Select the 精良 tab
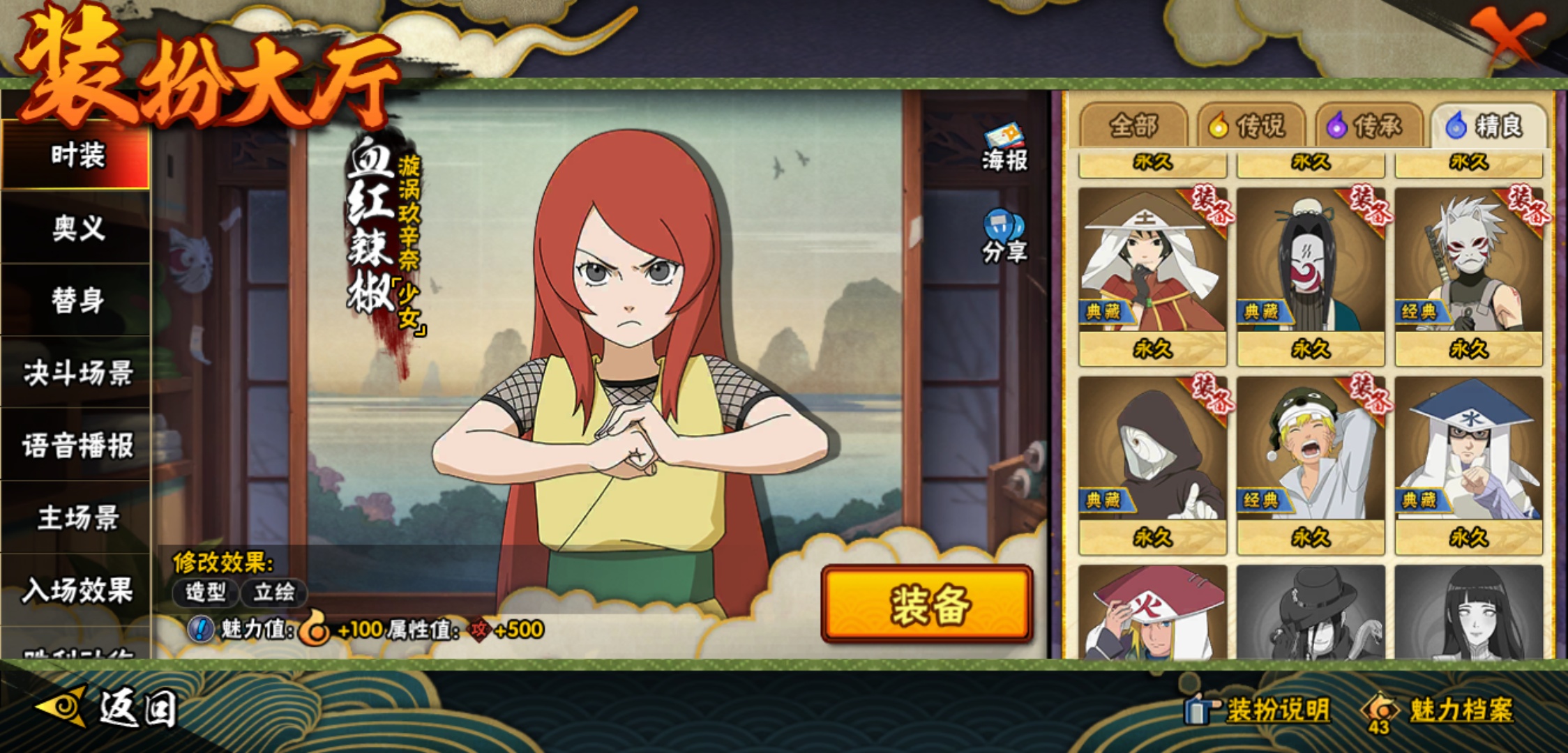The width and height of the screenshot is (1568, 753). [1488, 126]
